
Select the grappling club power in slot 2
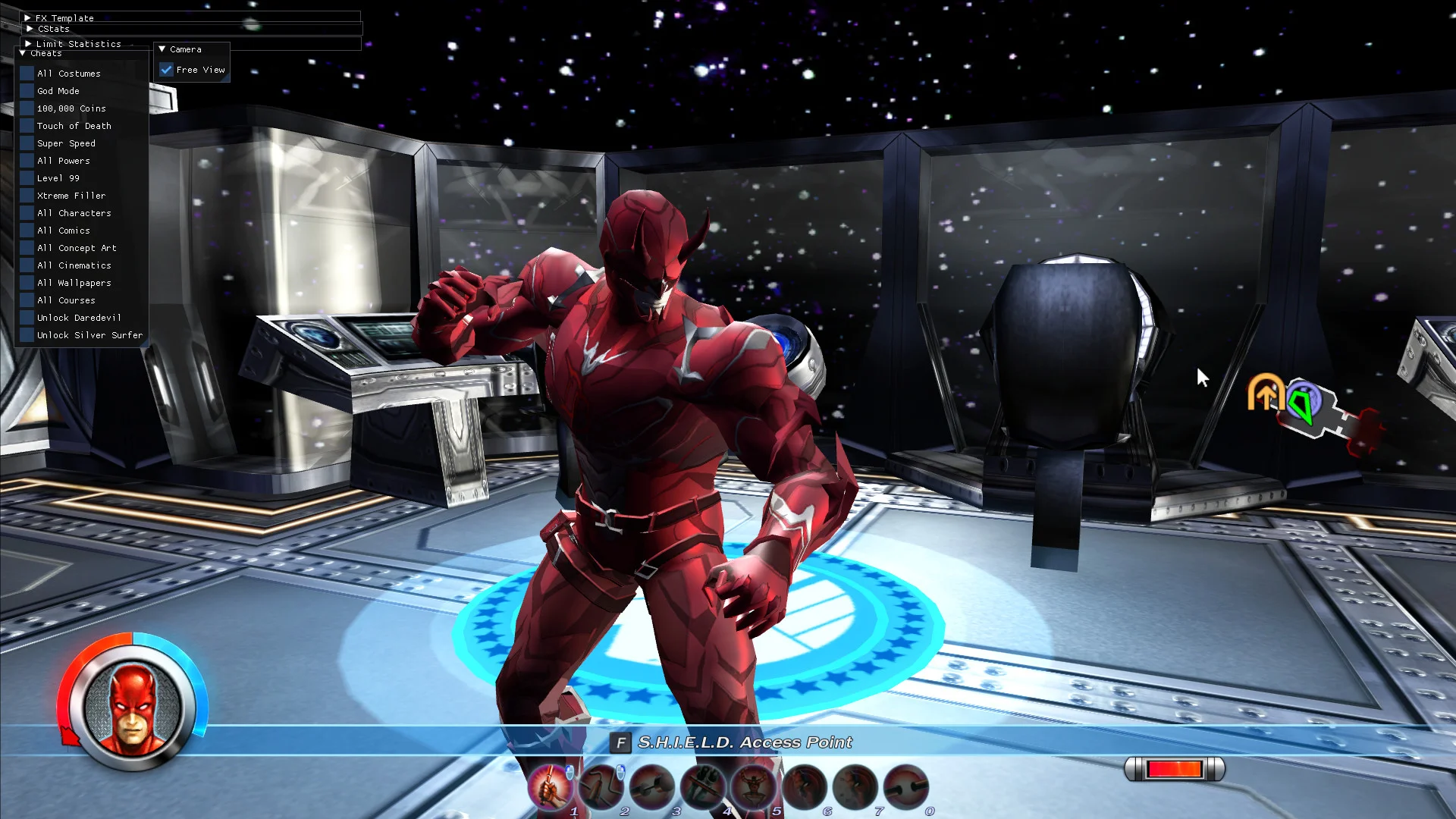(604, 786)
